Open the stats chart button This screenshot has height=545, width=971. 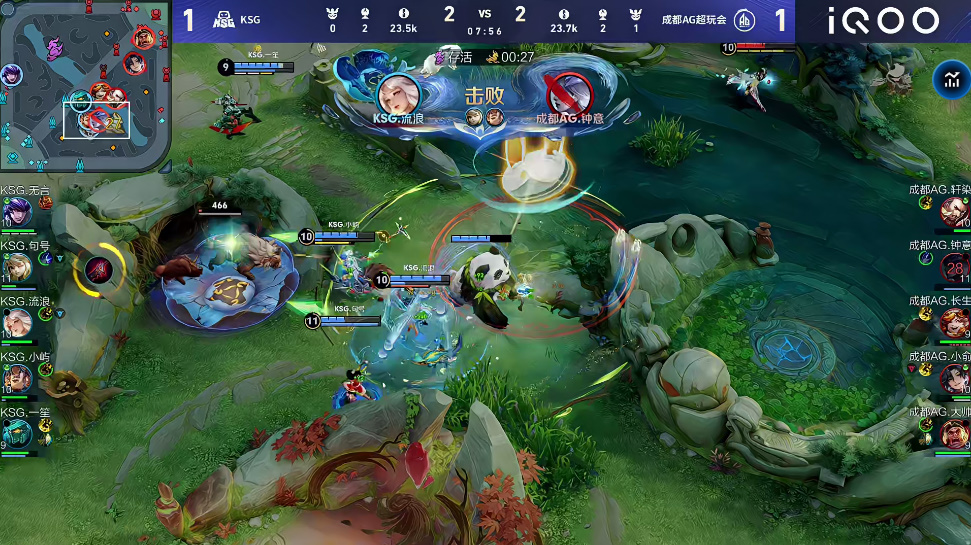(947, 81)
